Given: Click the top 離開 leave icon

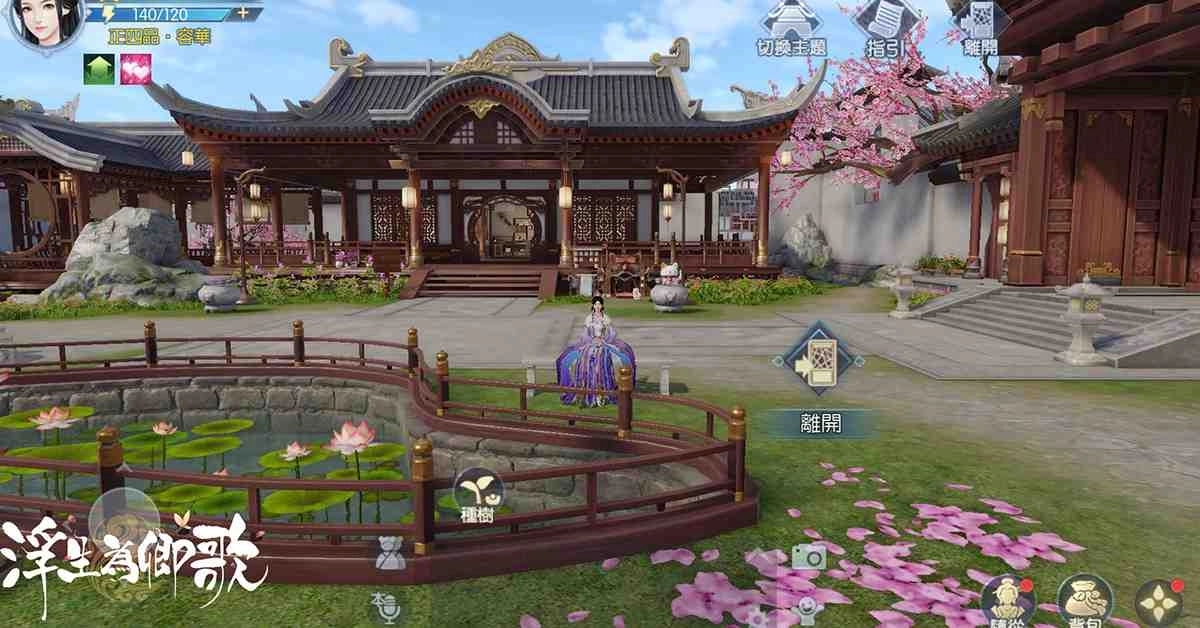Looking at the screenshot, I should [x=978, y=27].
